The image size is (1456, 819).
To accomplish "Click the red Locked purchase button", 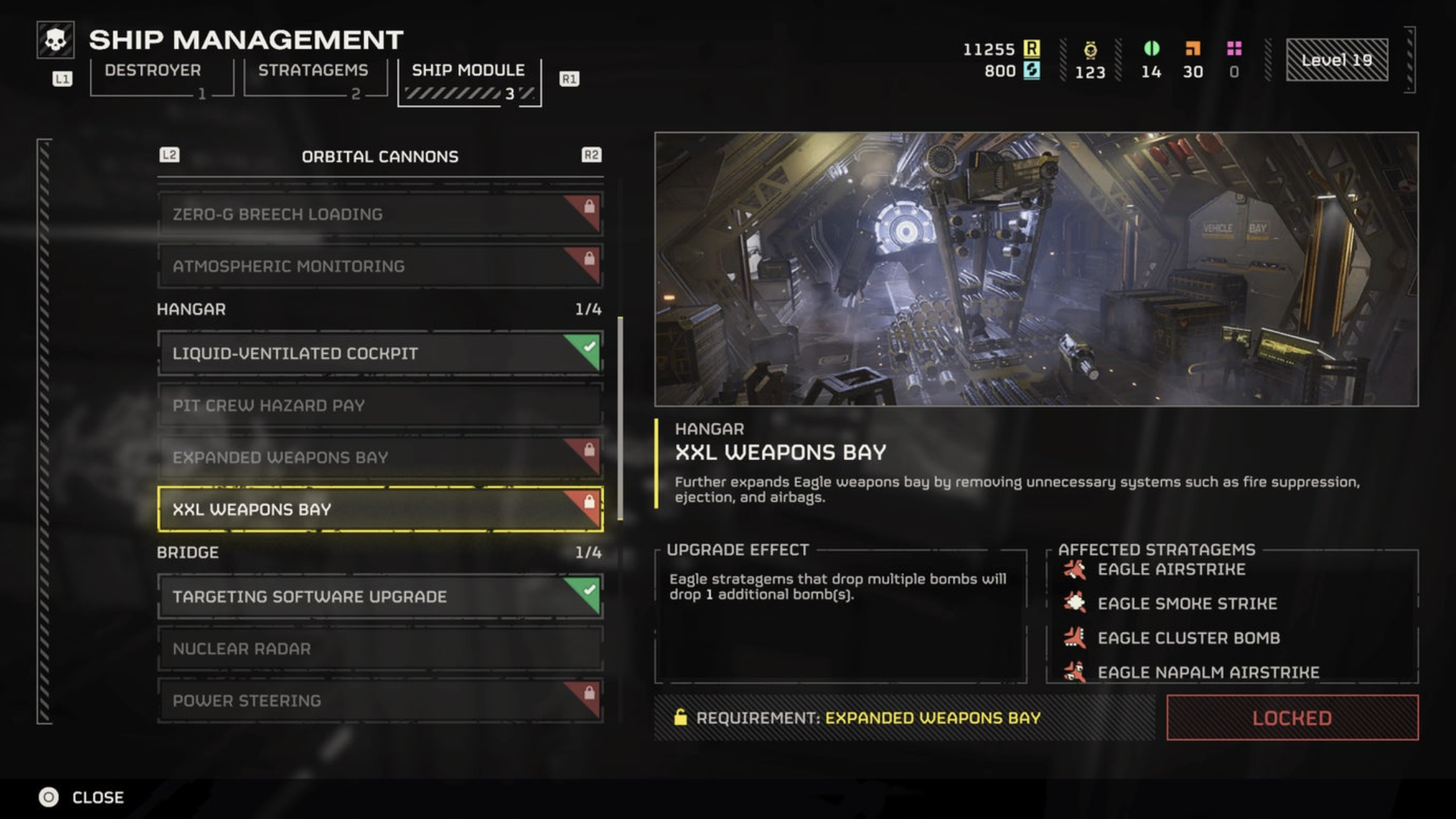I will 1292,718.
